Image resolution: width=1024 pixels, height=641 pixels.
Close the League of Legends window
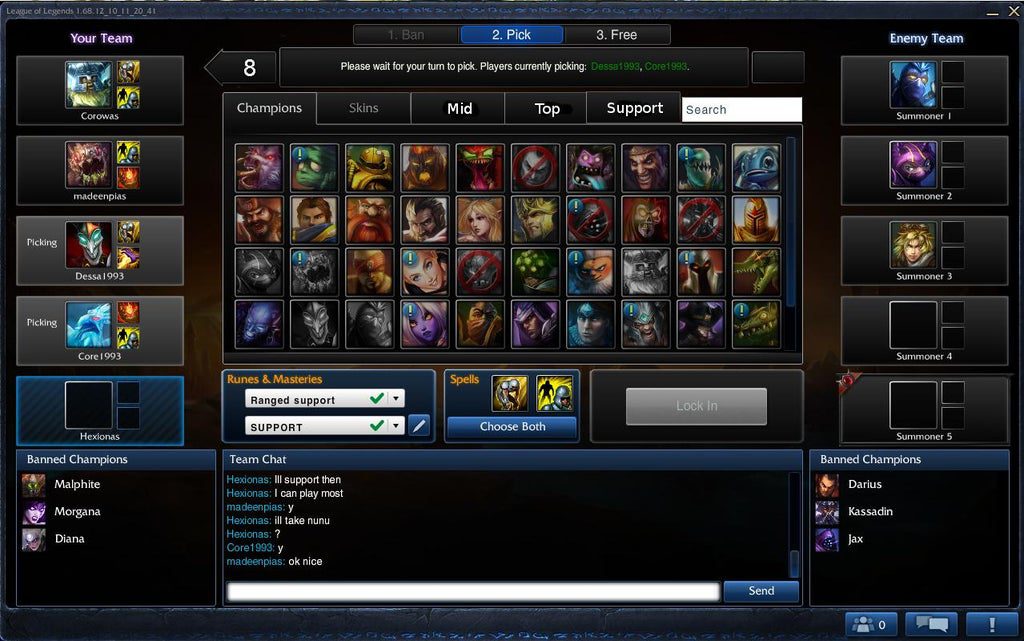click(x=1012, y=12)
